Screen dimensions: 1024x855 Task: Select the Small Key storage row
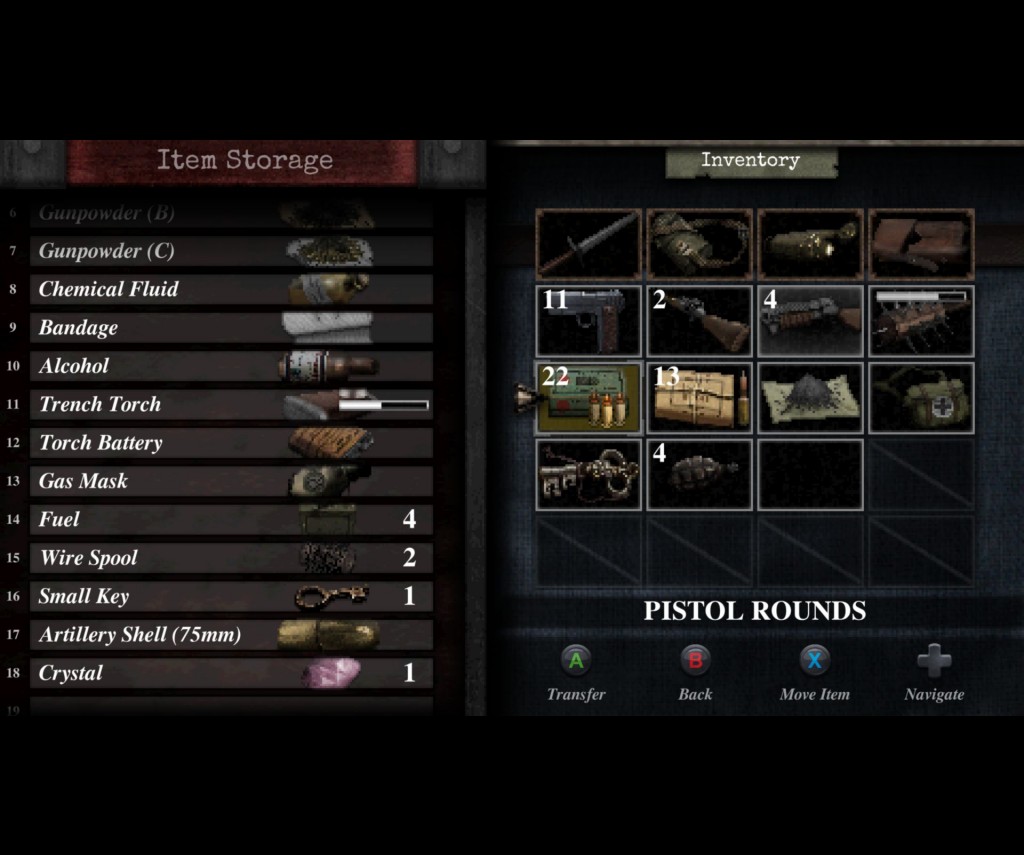point(230,597)
